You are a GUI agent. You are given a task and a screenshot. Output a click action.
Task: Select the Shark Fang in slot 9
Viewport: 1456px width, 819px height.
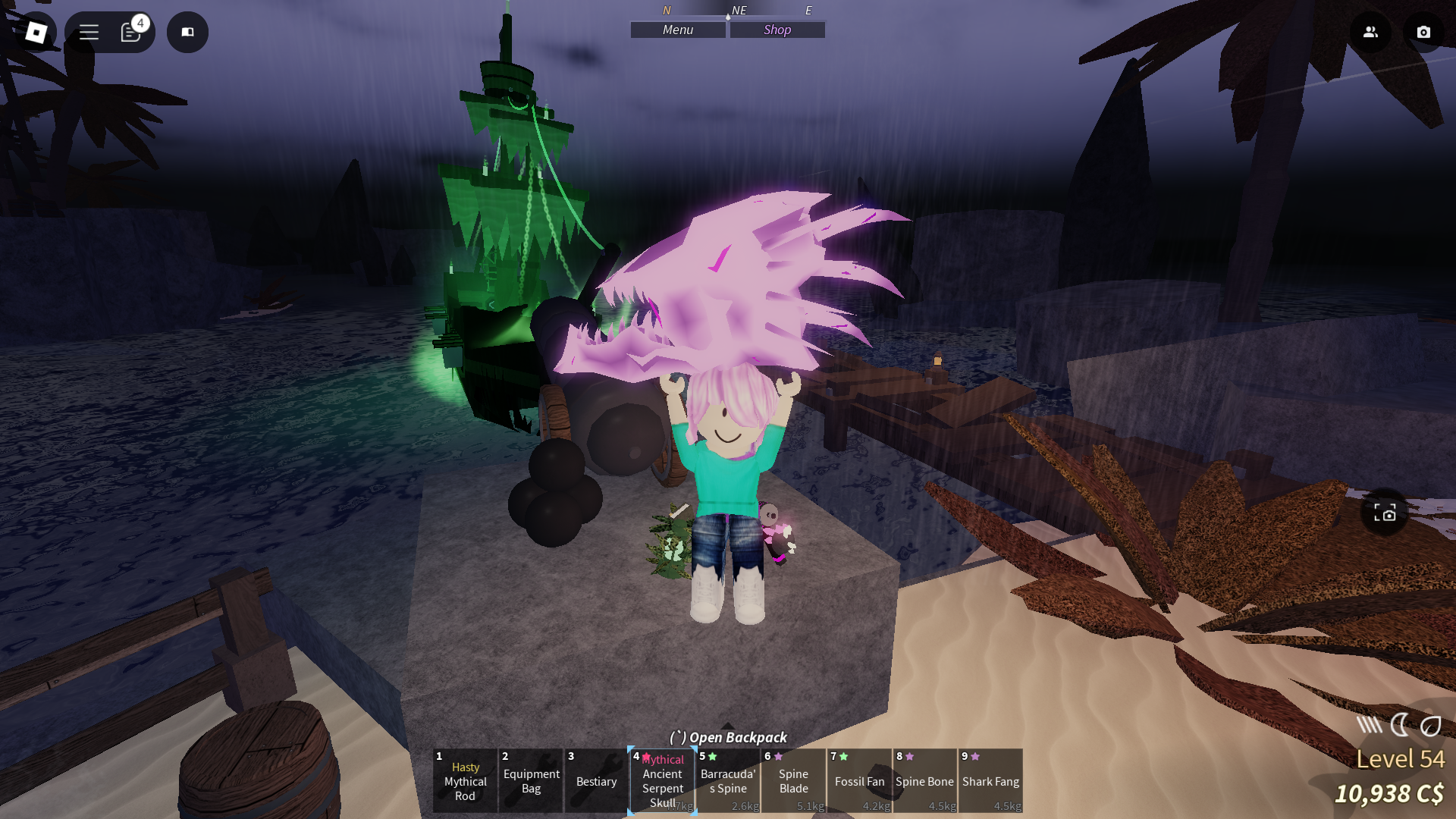coord(990,781)
